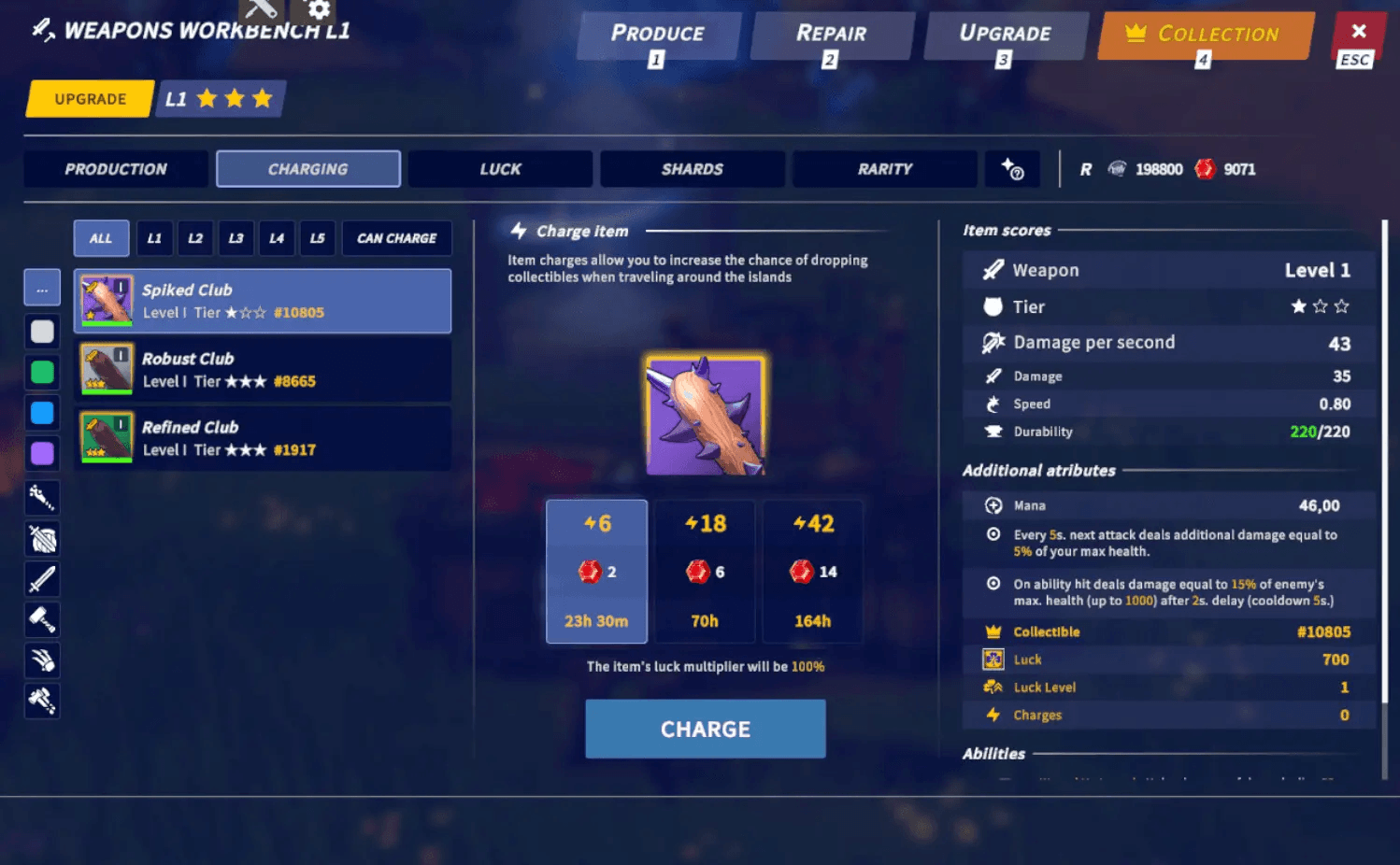
Task: Choose the Refined Club from the list
Action: (263, 438)
